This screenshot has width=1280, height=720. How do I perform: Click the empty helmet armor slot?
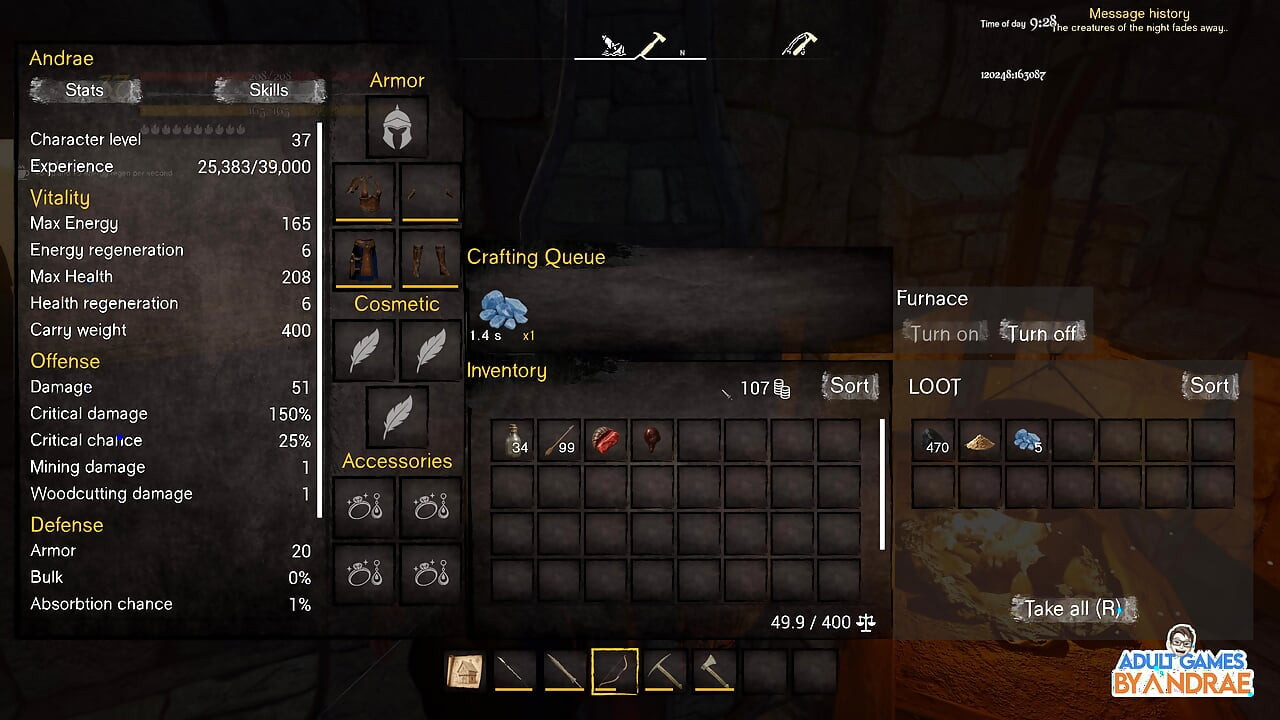[x=397, y=127]
